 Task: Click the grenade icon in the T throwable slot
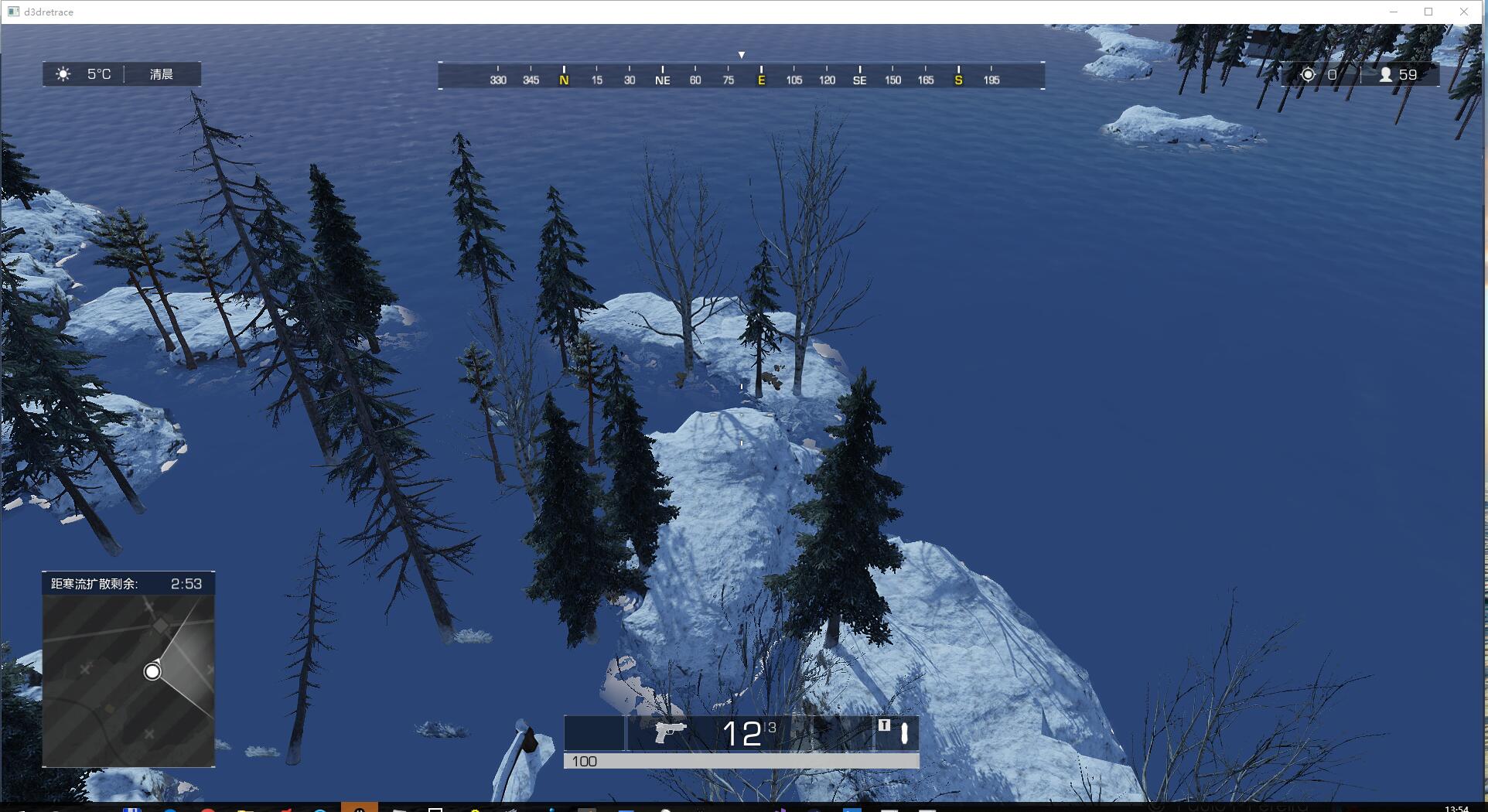pyautogui.click(x=904, y=732)
